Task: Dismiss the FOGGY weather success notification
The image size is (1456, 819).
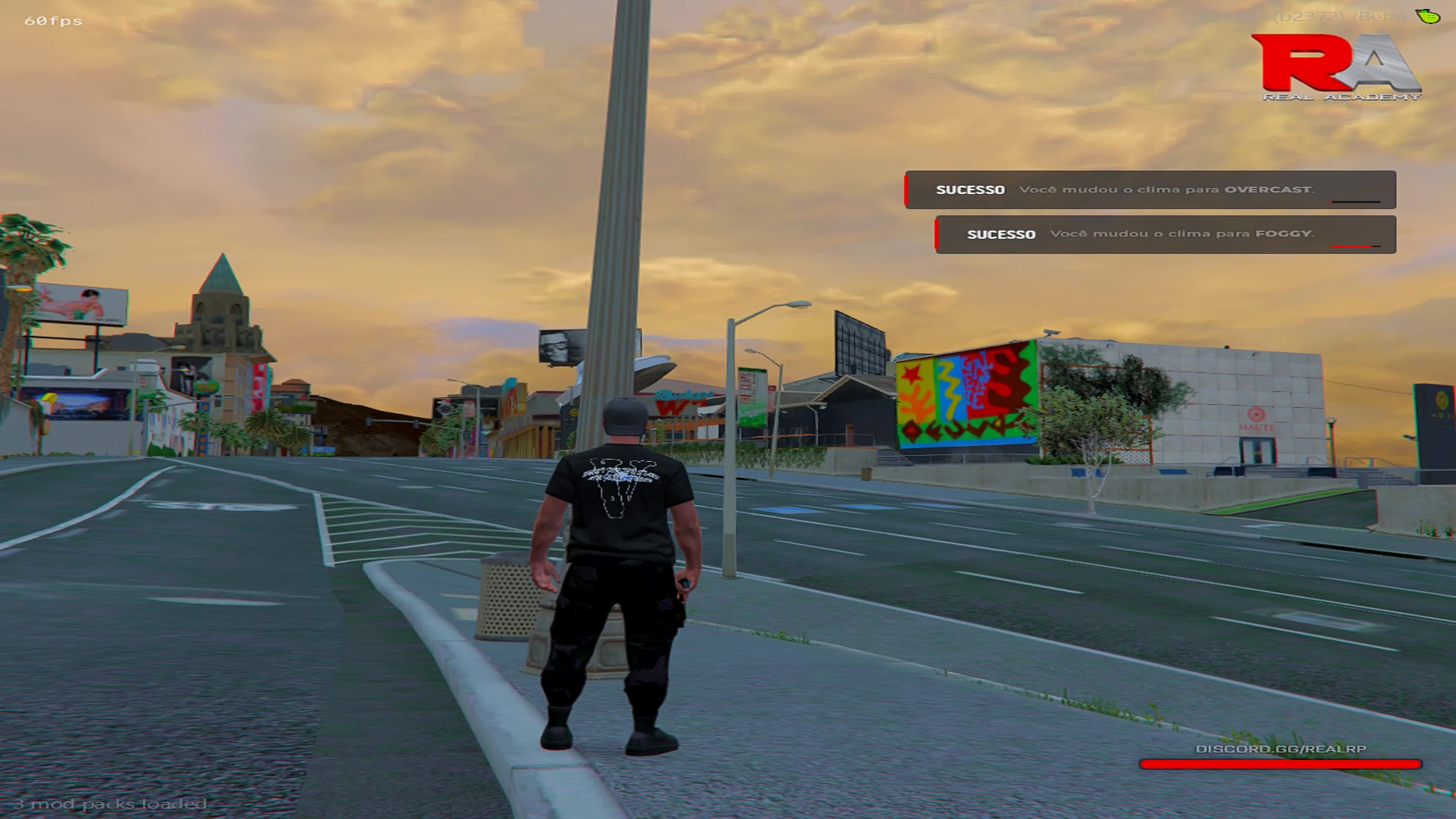Action: (x=1166, y=235)
